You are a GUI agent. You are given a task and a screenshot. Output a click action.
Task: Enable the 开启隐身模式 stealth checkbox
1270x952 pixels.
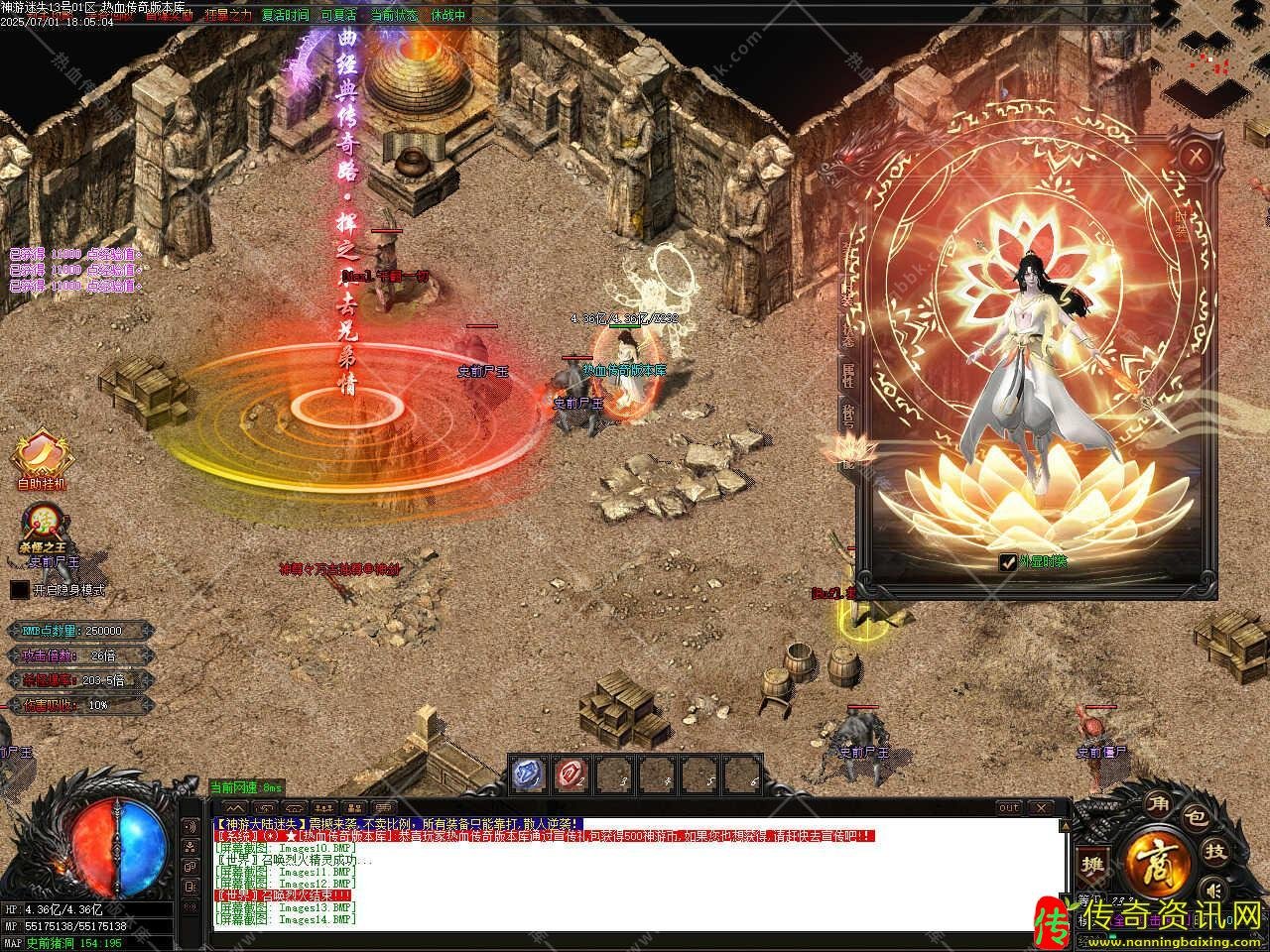(20, 589)
